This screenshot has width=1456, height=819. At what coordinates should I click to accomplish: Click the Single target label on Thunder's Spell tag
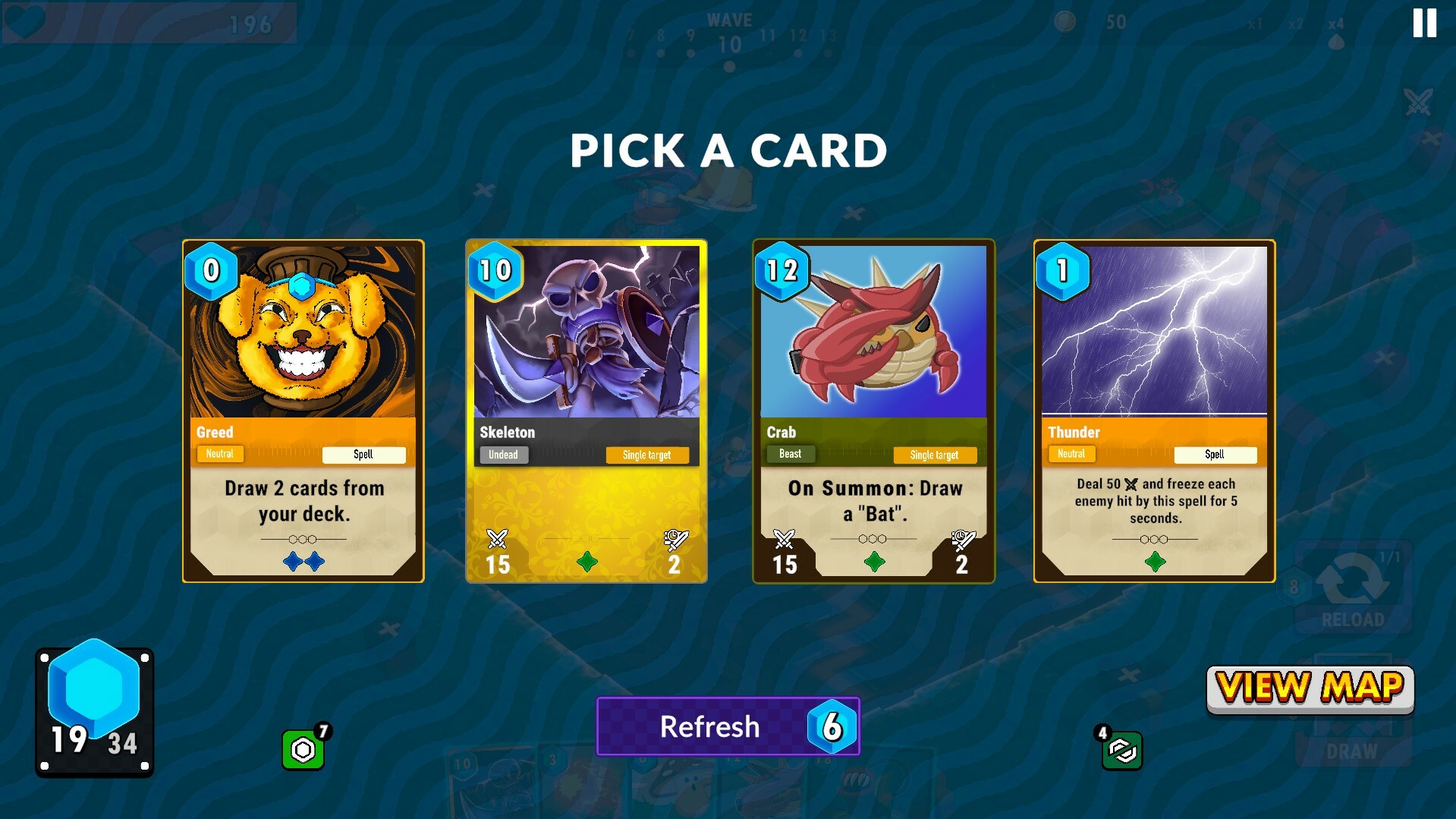pyautogui.click(x=1215, y=454)
